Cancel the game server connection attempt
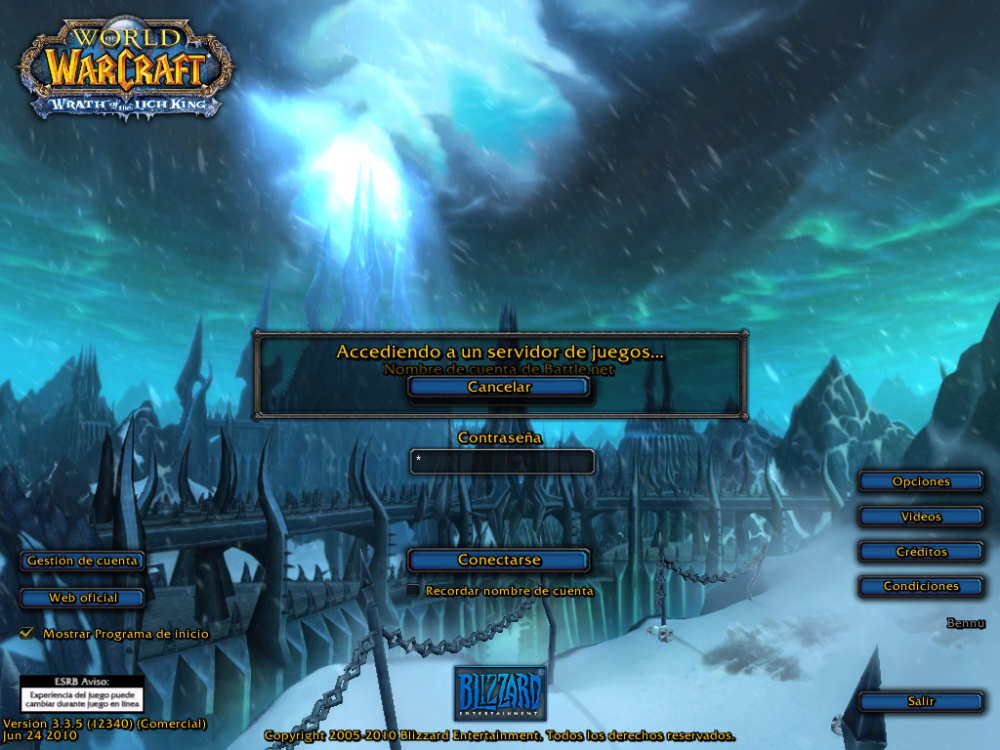The height and width of the screenshot is (750, 1000). tap(499, 387)
